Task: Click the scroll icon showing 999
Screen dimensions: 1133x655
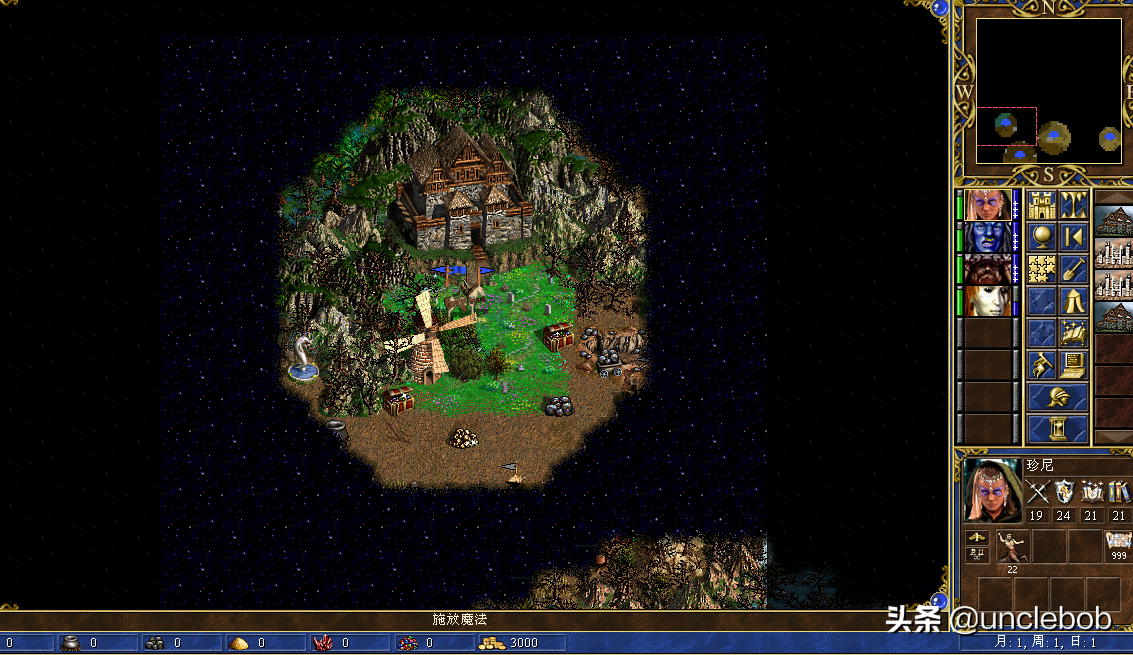Action: [1118, 544]
